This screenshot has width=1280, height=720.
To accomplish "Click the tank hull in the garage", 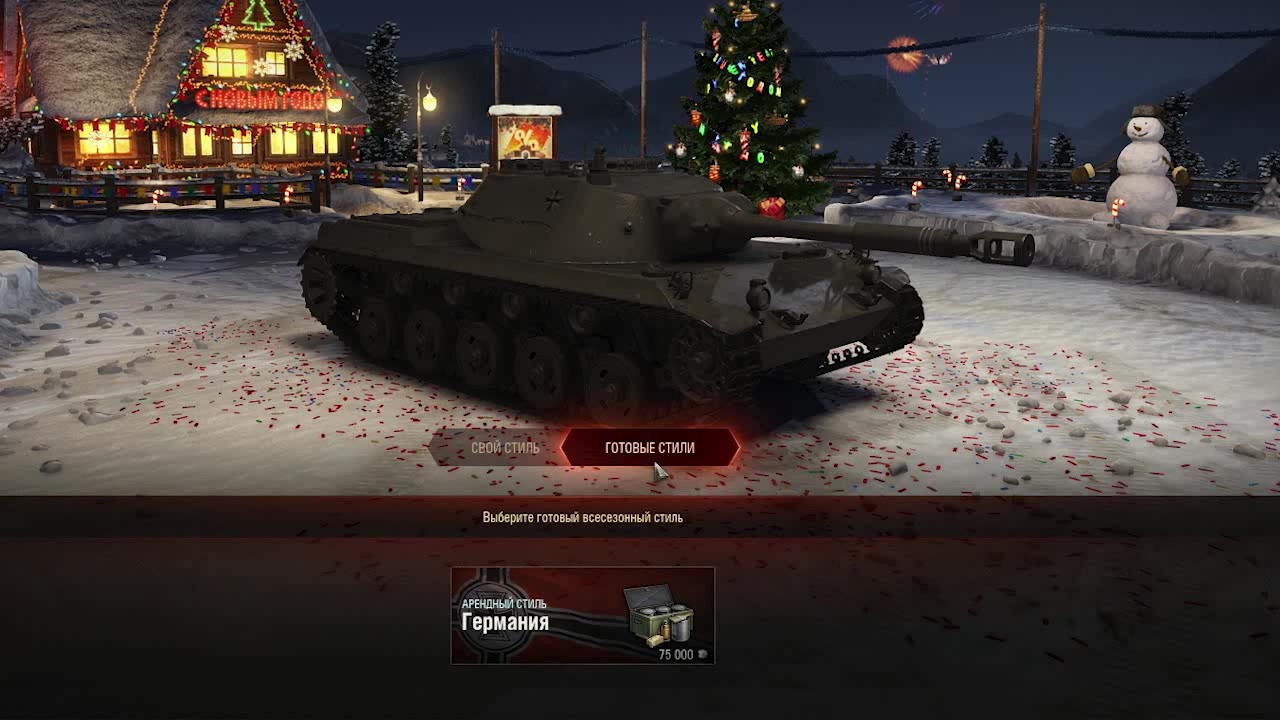I will [600, 300].
